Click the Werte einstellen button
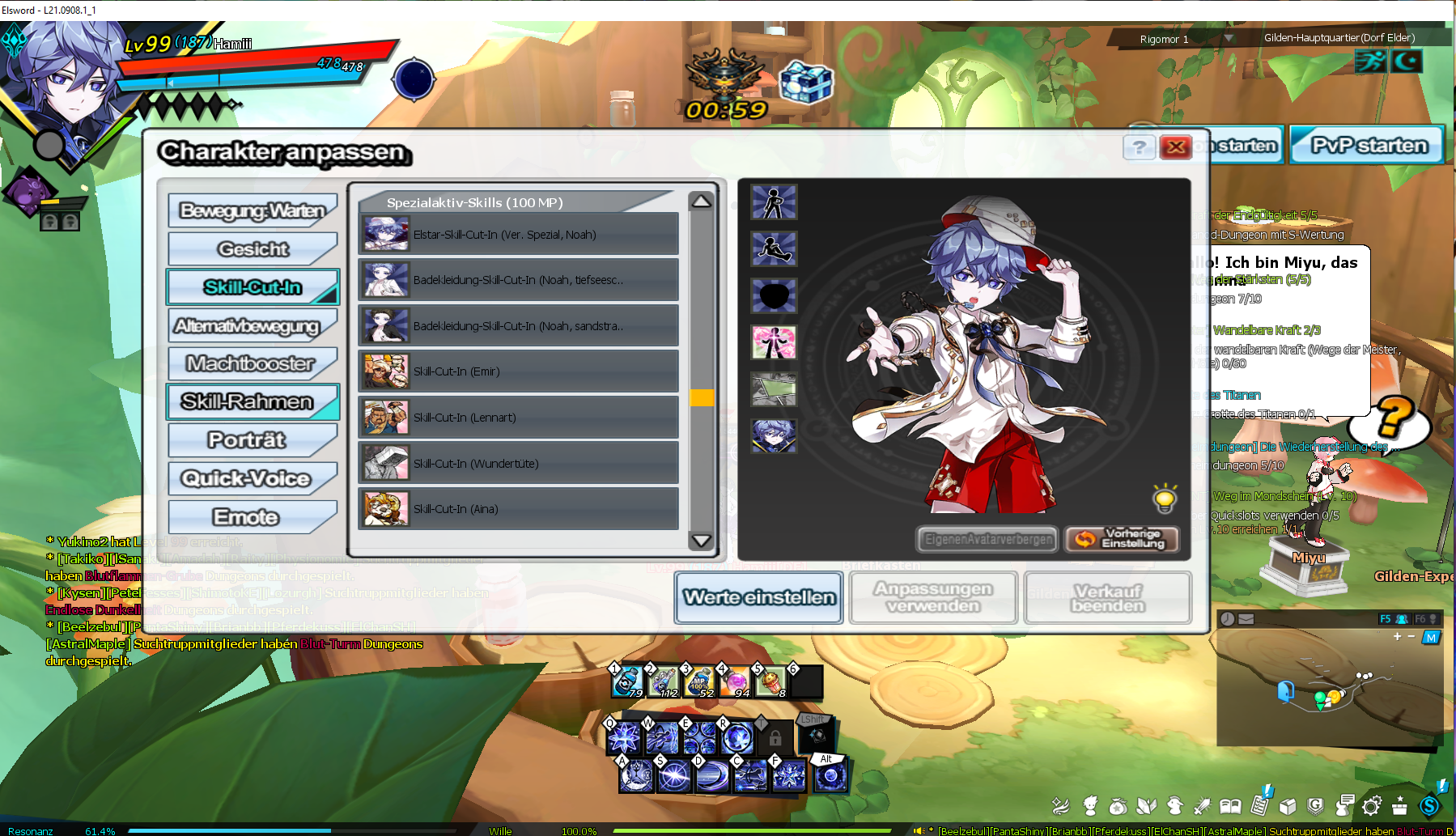The image size is (1456, 836). (x=758, y=598)
